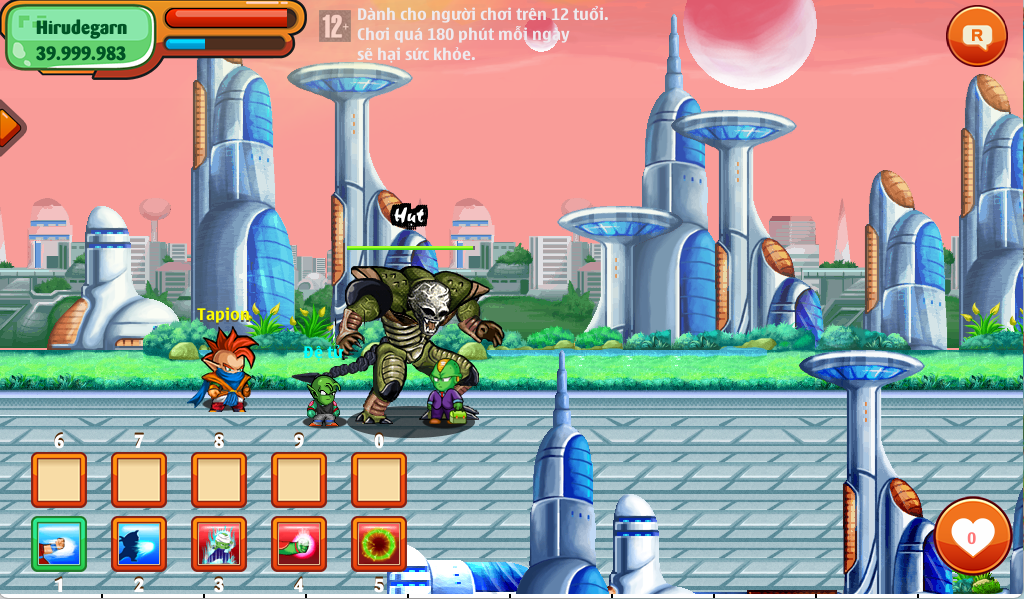1024x599 pixels.
Task: Click the orange R button
Action: click(976, 37)
